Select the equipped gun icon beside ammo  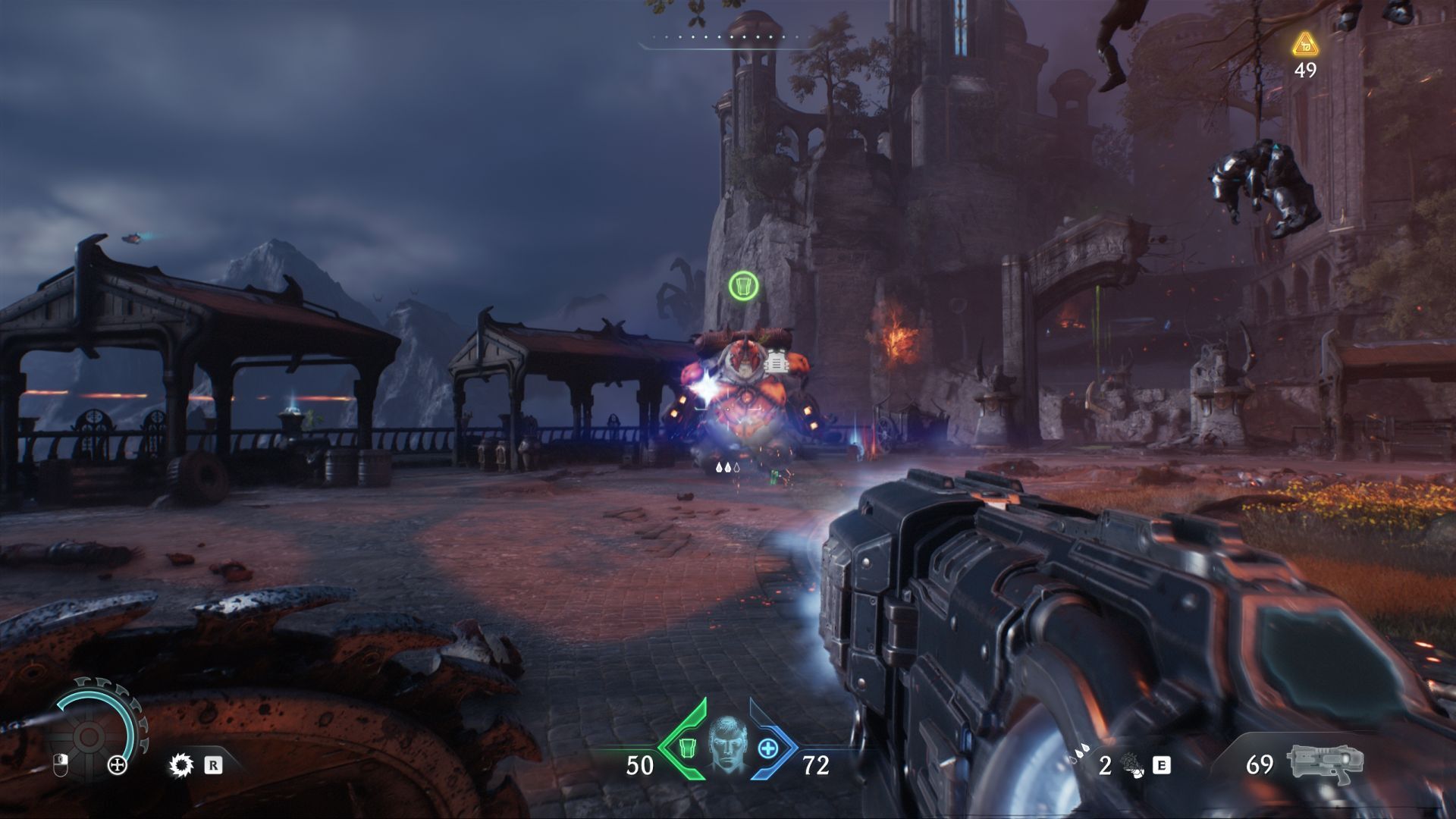(1325, 764)
